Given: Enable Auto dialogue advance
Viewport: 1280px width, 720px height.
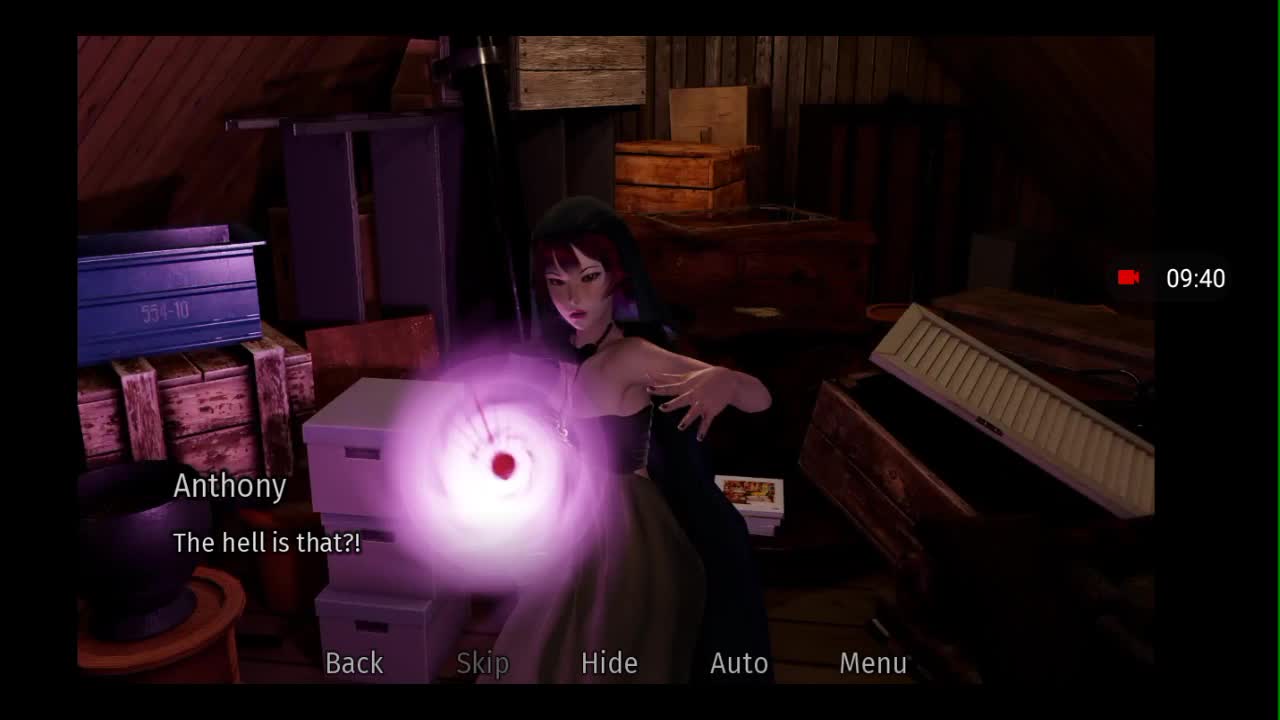Looking at the screenshot, I should pyautogui.click(x=739, y=663).
